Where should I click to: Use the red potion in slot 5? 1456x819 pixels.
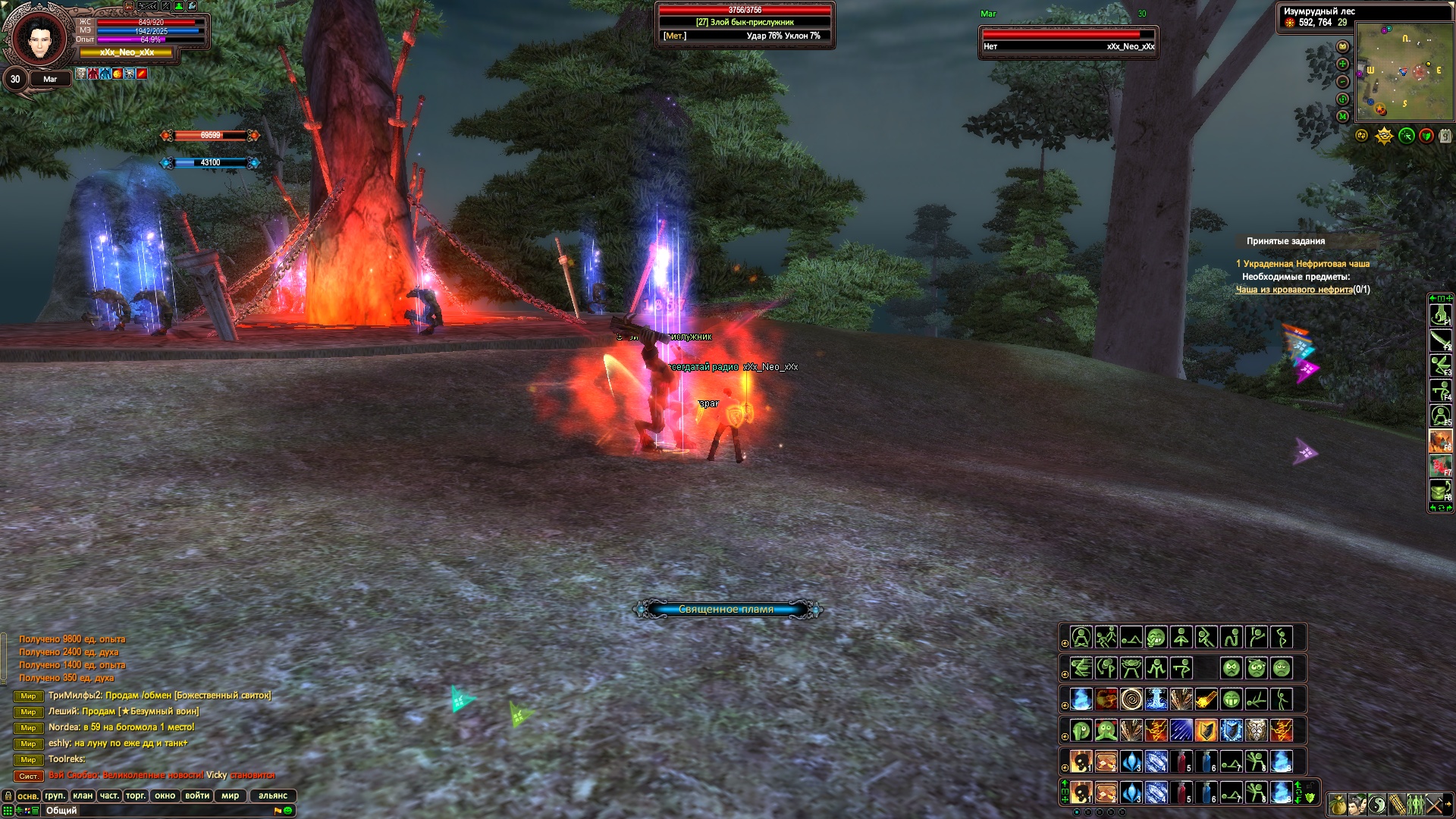[1181, 792]
